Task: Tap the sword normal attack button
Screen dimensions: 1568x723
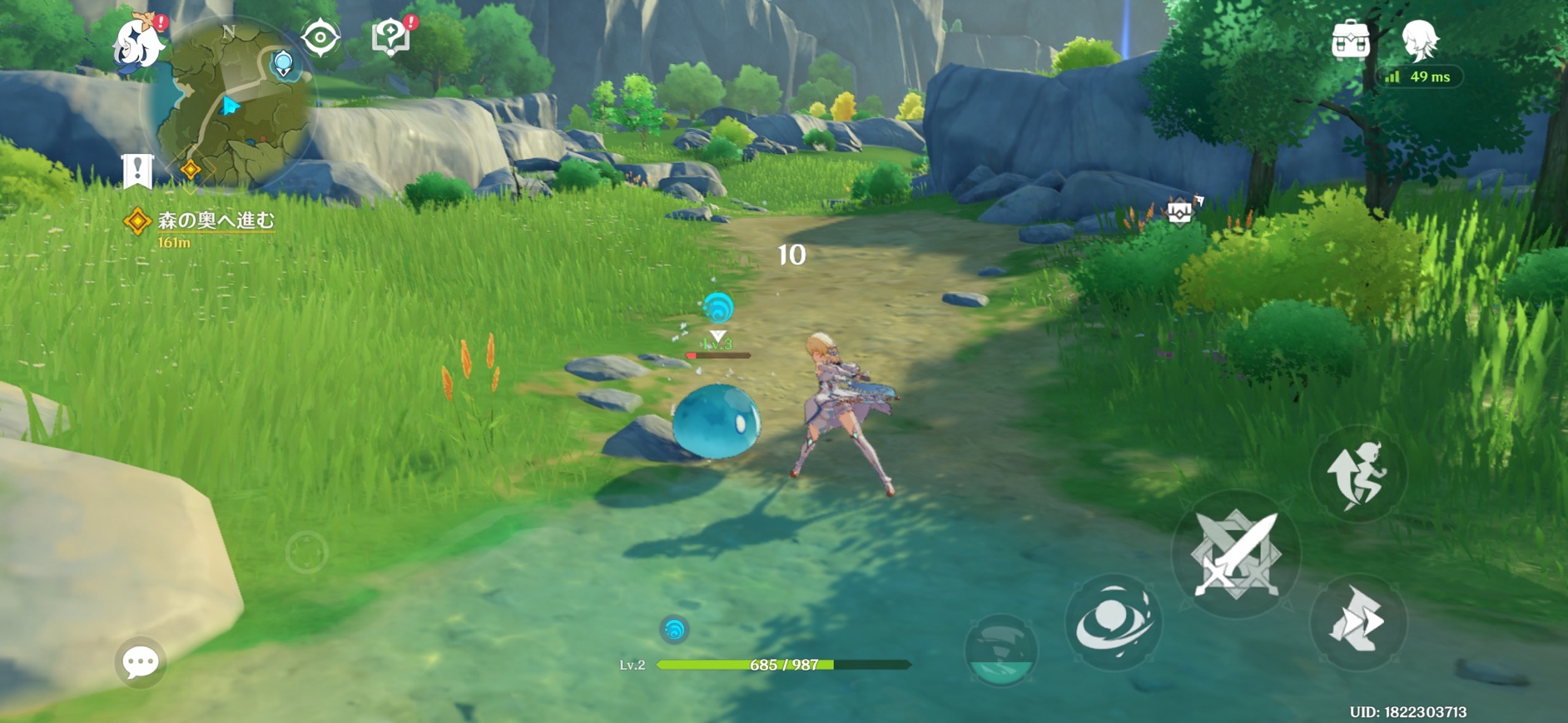Action: (x=1236, y=554)
